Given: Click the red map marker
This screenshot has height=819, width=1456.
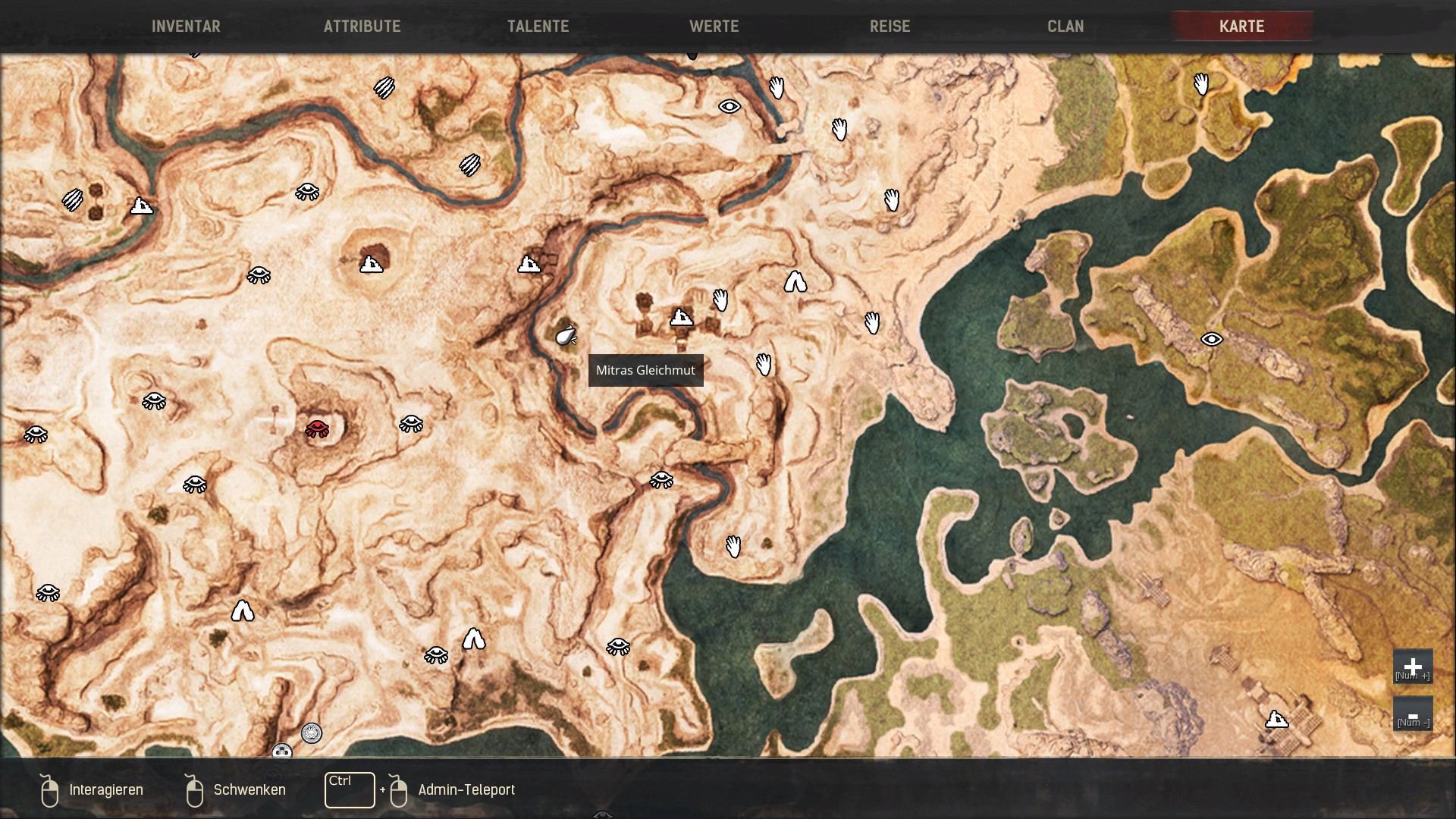Looking at the screenshot, I should tap(317, 428).
